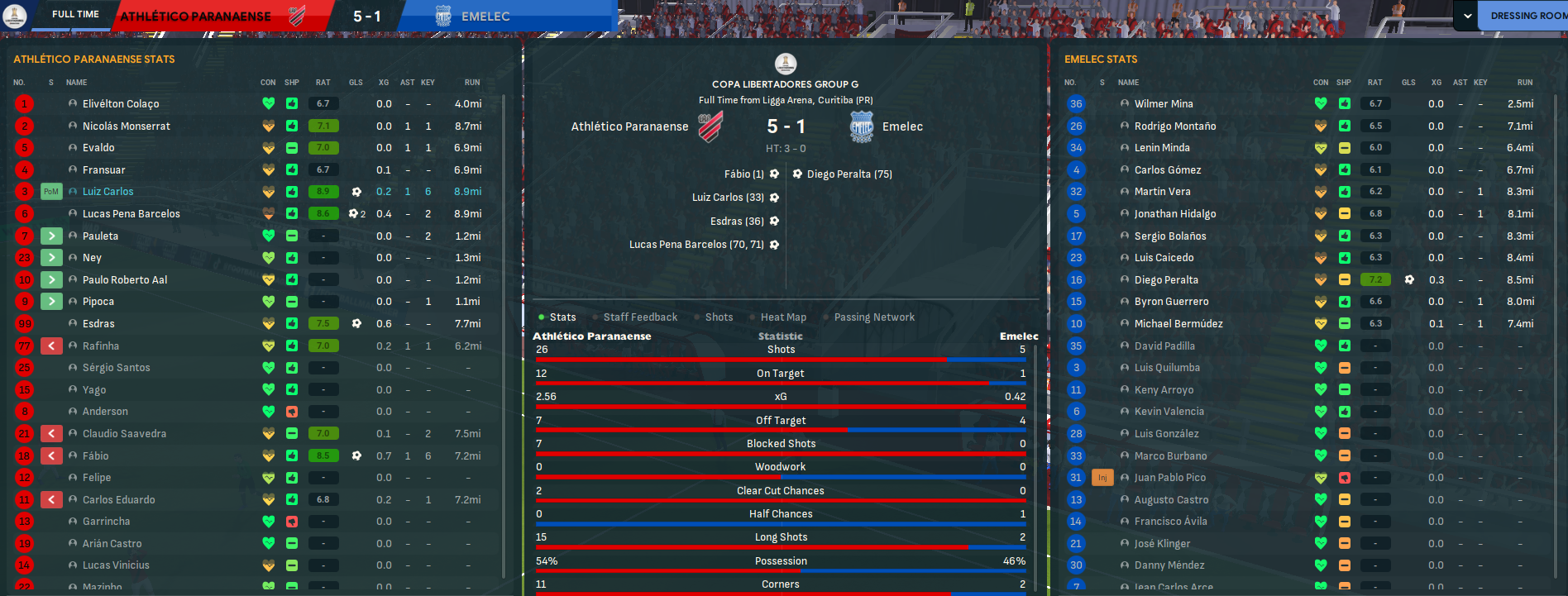The width and height of the screenshot is (1568, 596).
Task: Select Lucas Pena Barcelos in the stats list
Action: [131, 214]
